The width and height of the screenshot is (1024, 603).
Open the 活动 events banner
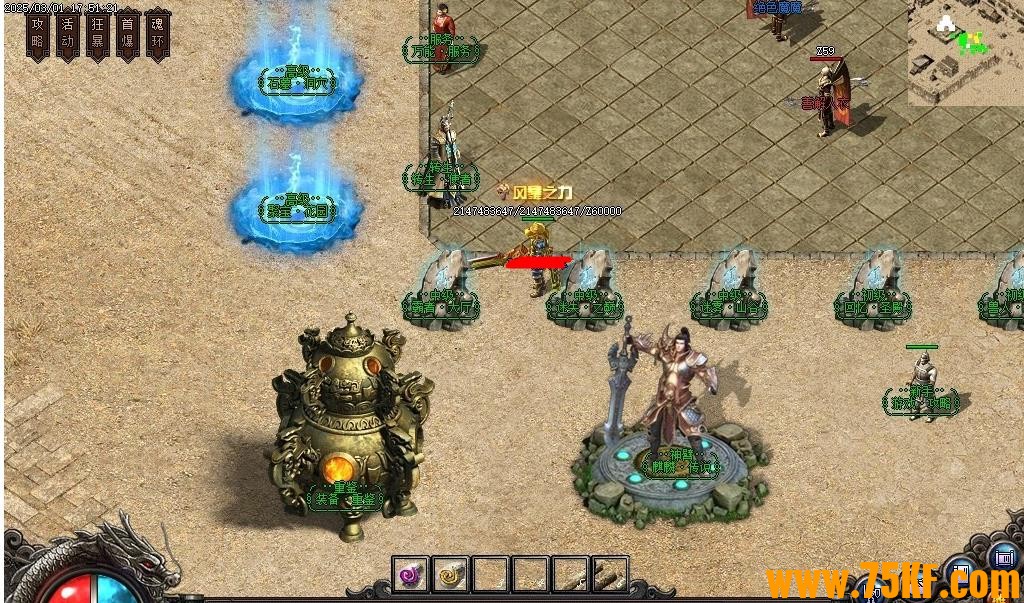[x=68, y=35]
